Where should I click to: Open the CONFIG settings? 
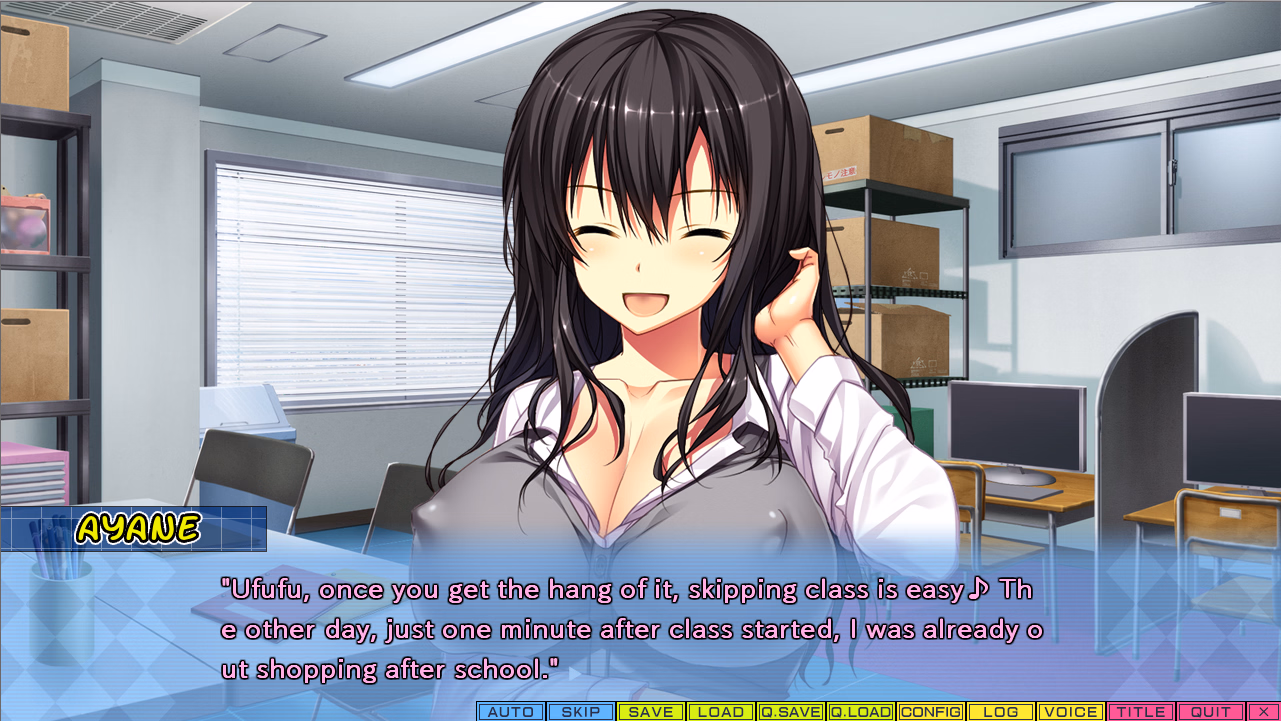tap(931, 712)
